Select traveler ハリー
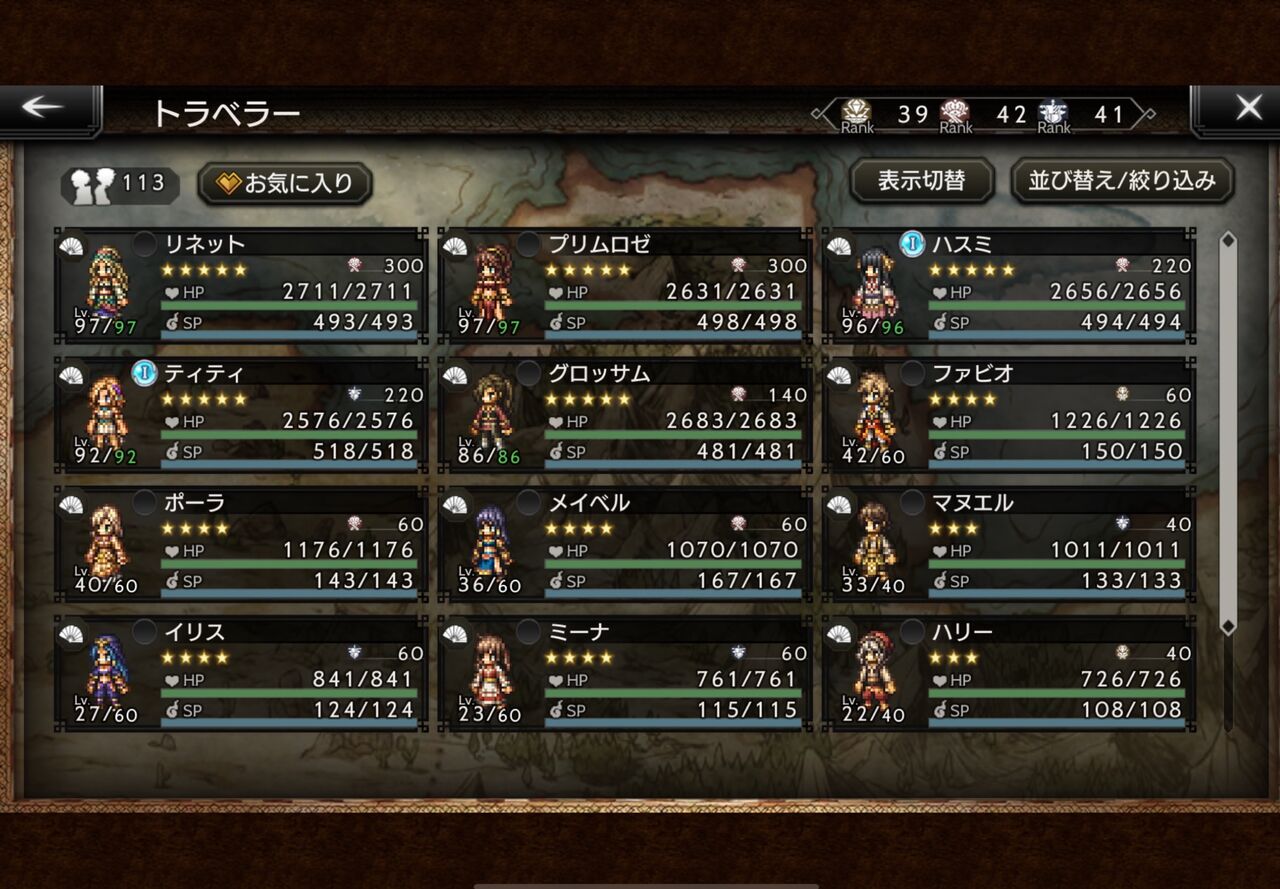The width and height of the screenshot is (1280, 889). coord(1009,673)
